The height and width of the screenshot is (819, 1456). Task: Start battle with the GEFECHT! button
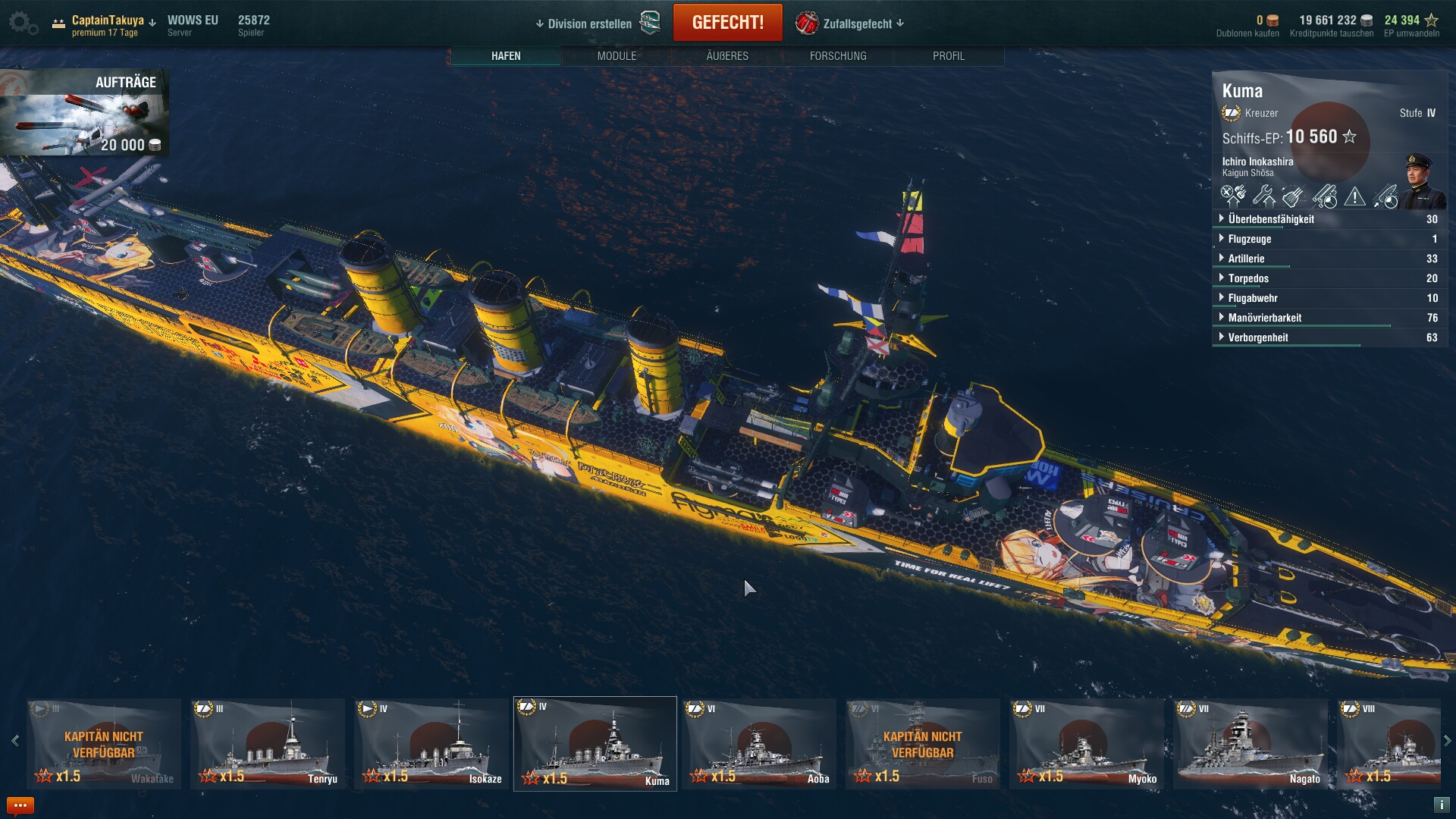click(x=727, y=23)
